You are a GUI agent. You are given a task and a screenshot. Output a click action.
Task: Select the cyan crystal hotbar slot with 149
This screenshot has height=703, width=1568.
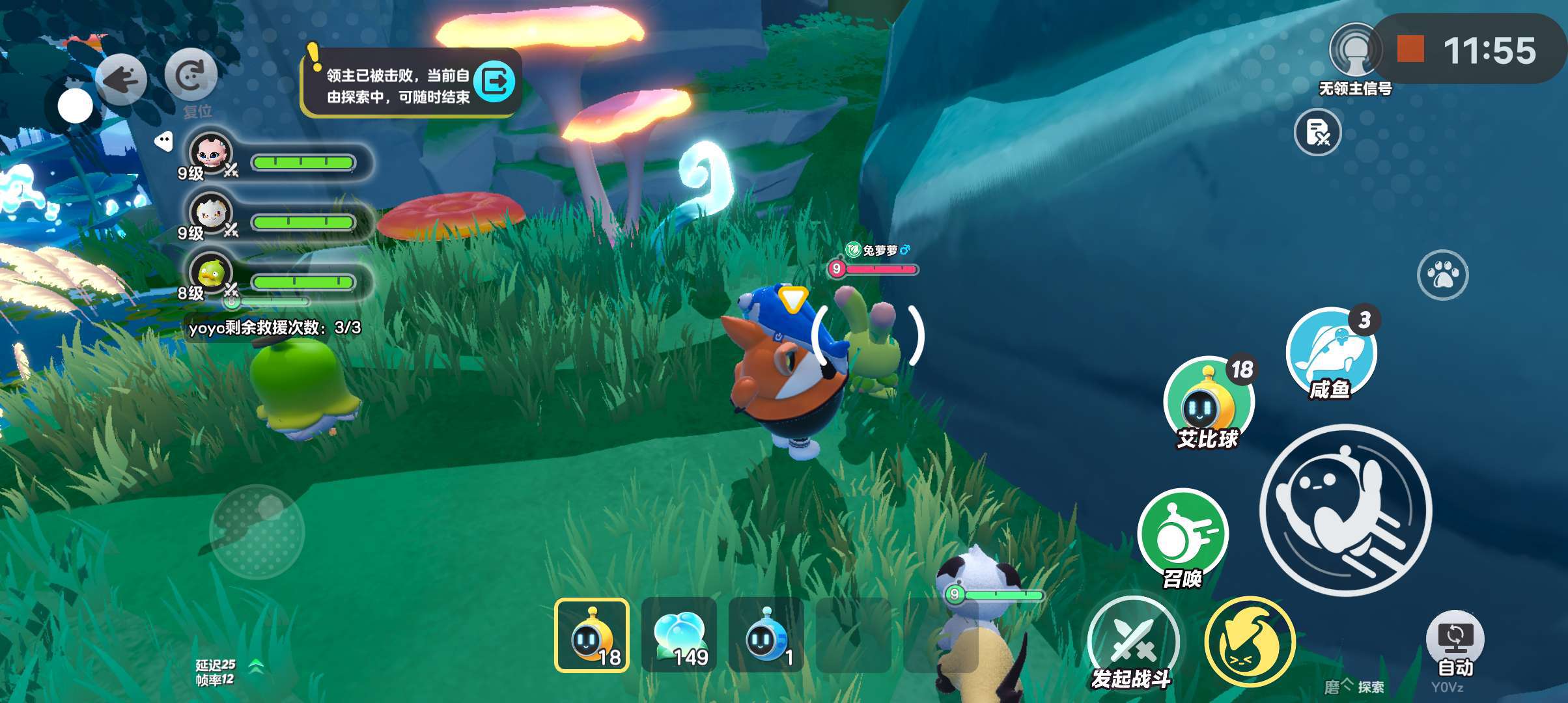click(x=679, y=635)
